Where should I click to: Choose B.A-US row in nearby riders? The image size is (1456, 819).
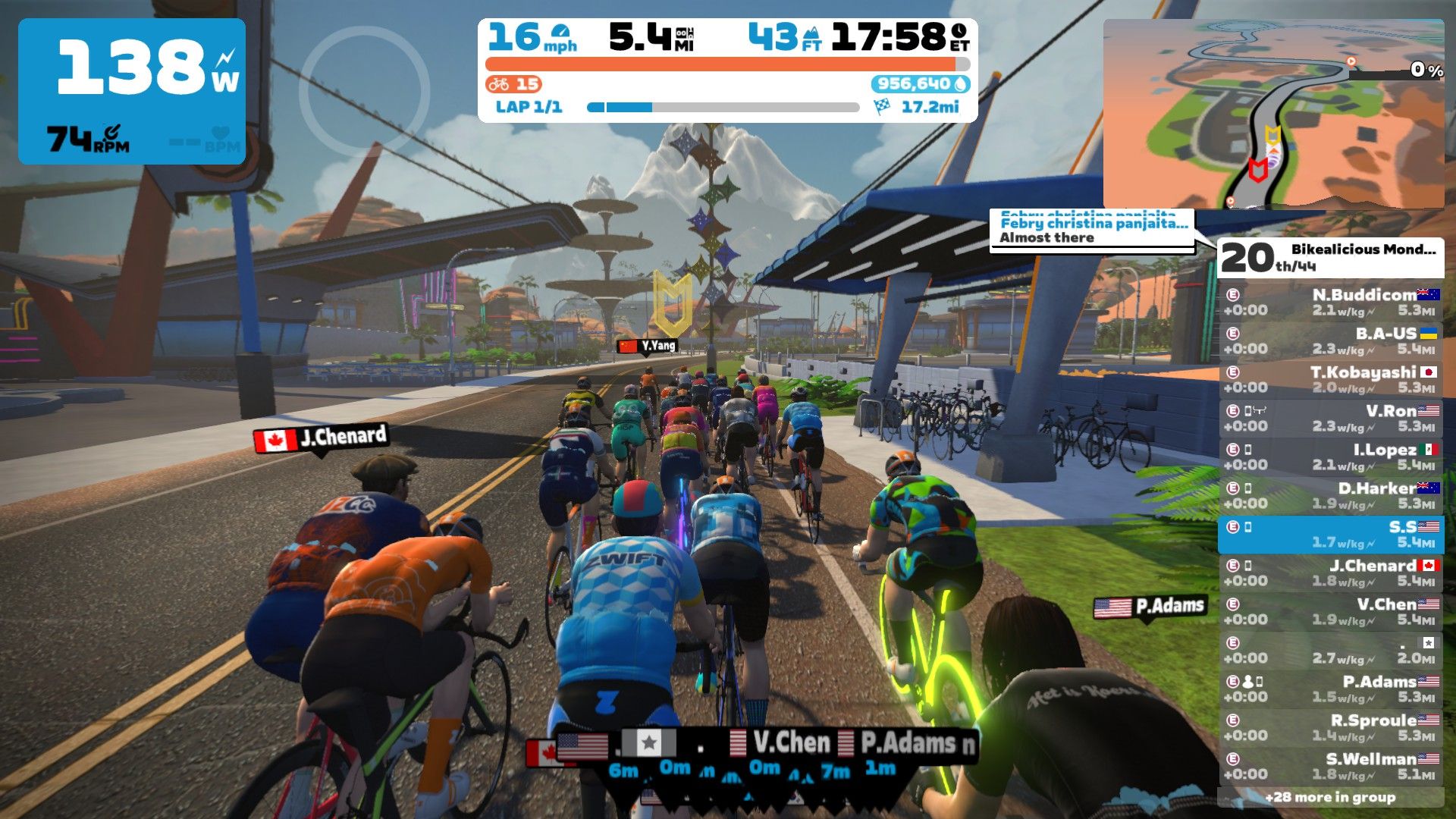(1331, 340)
